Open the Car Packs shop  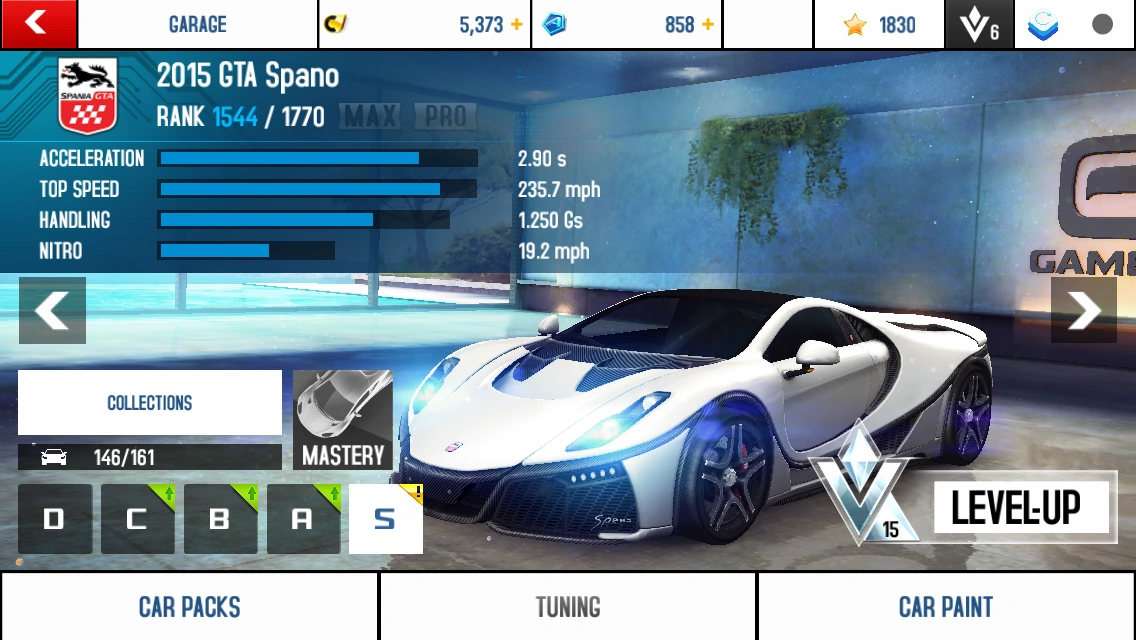point(189,606)
